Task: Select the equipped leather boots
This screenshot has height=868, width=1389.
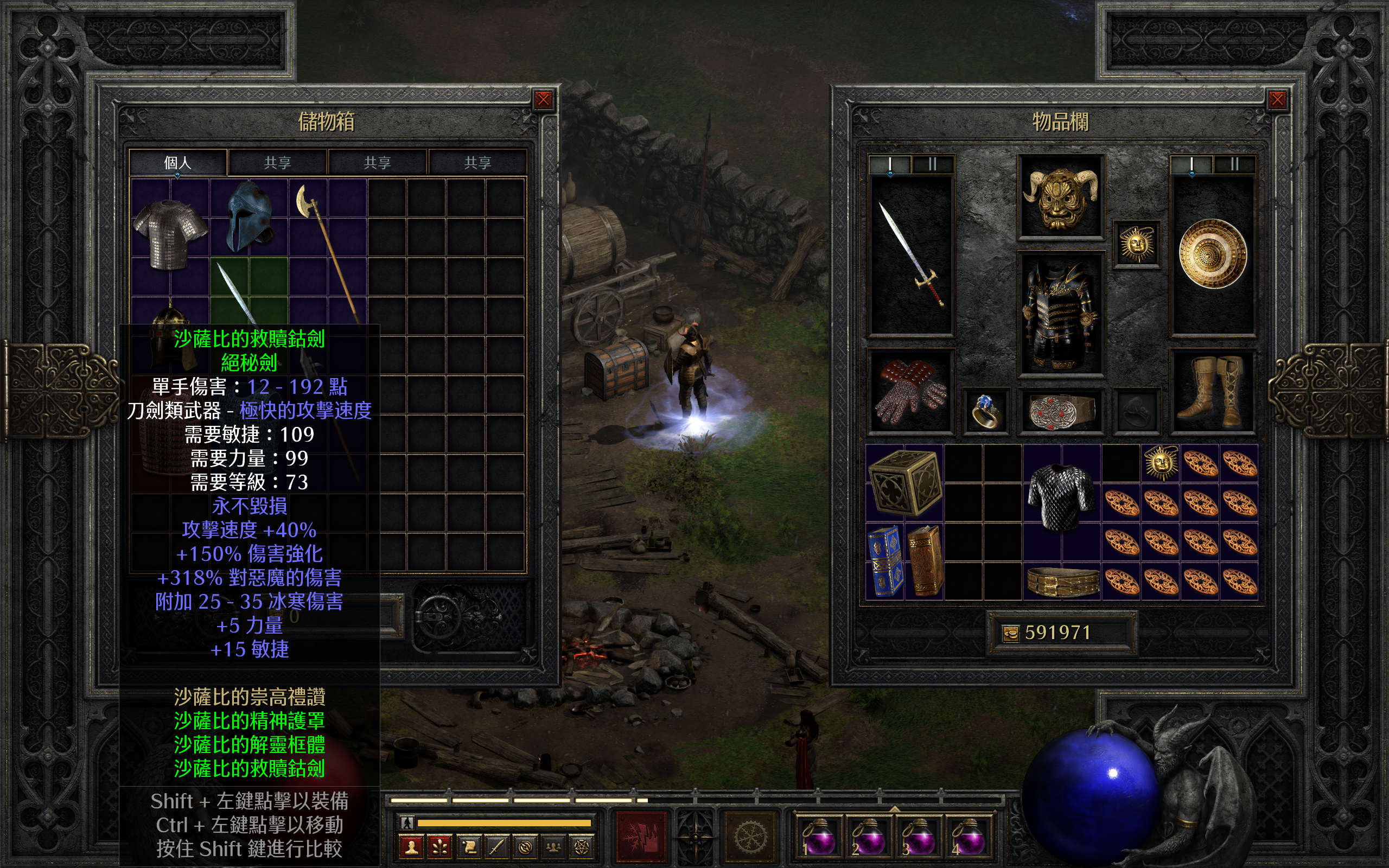Action: click(x=1212, y=392)
